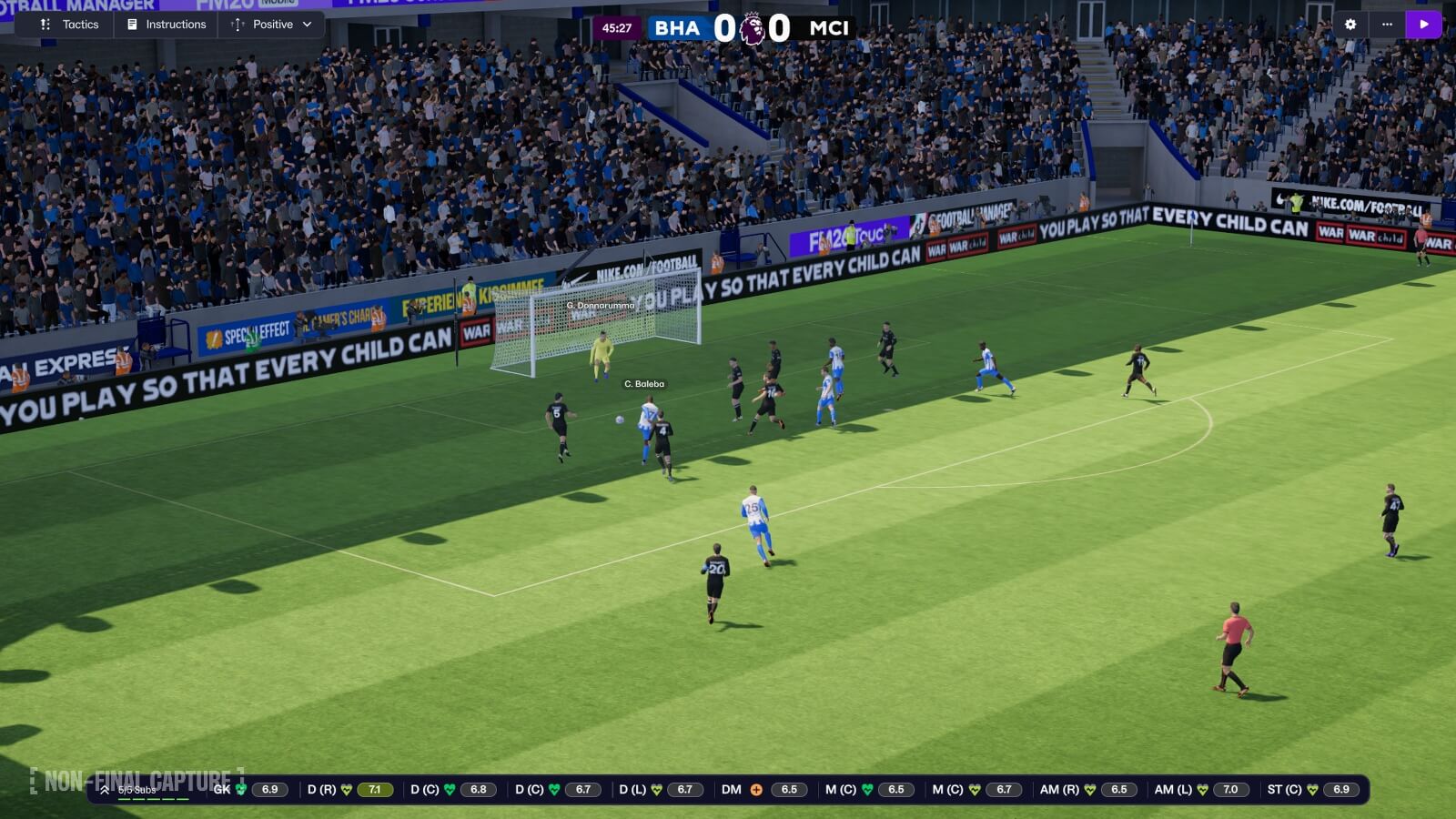This screenshot has width=1456, height=819.
Task: Open the Instructions panel icon
Action: point(134,25)
